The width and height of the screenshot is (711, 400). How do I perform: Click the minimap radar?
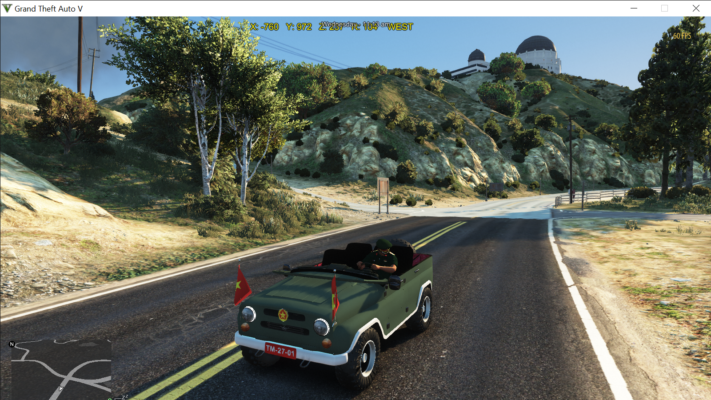pos(60,367)
